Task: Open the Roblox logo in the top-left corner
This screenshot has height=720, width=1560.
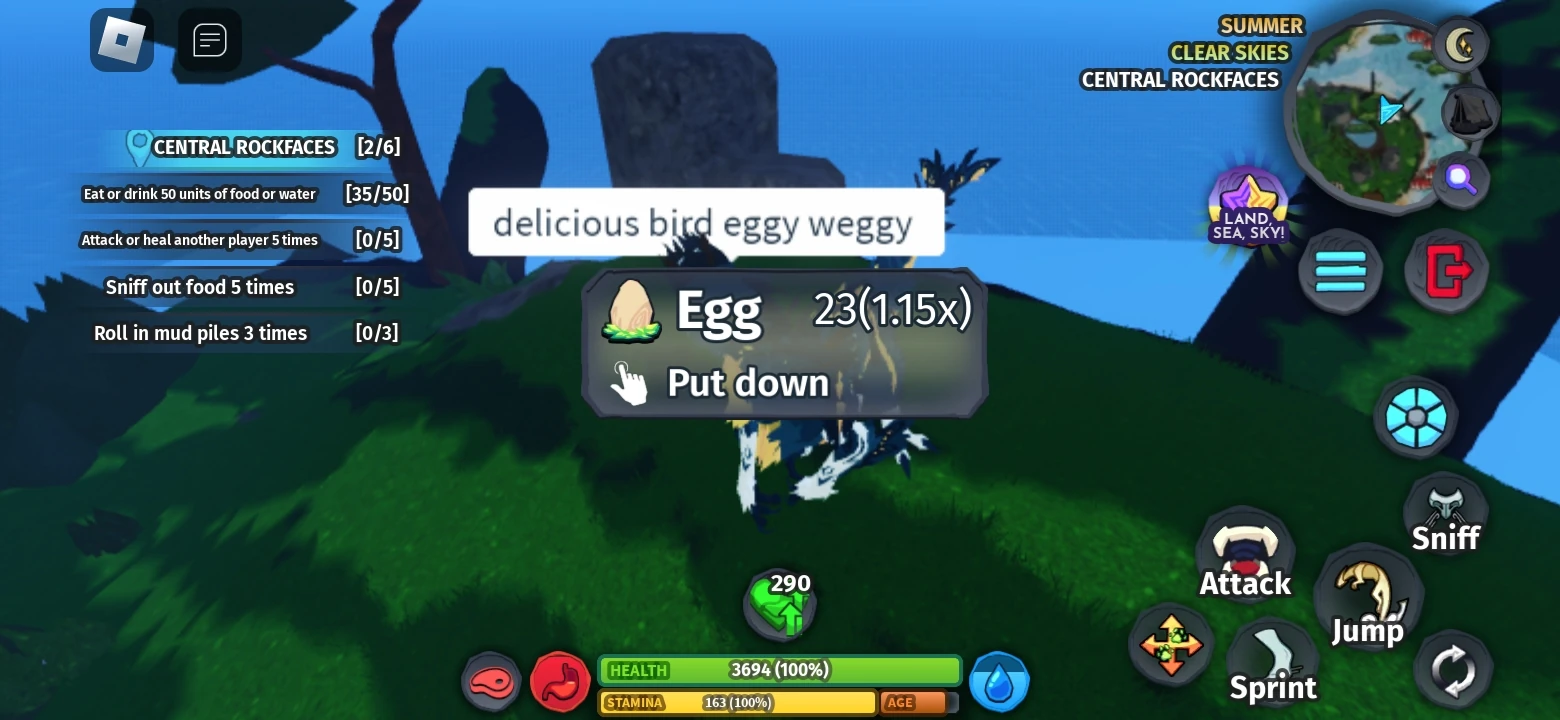Action: click(x=121, y=40)
